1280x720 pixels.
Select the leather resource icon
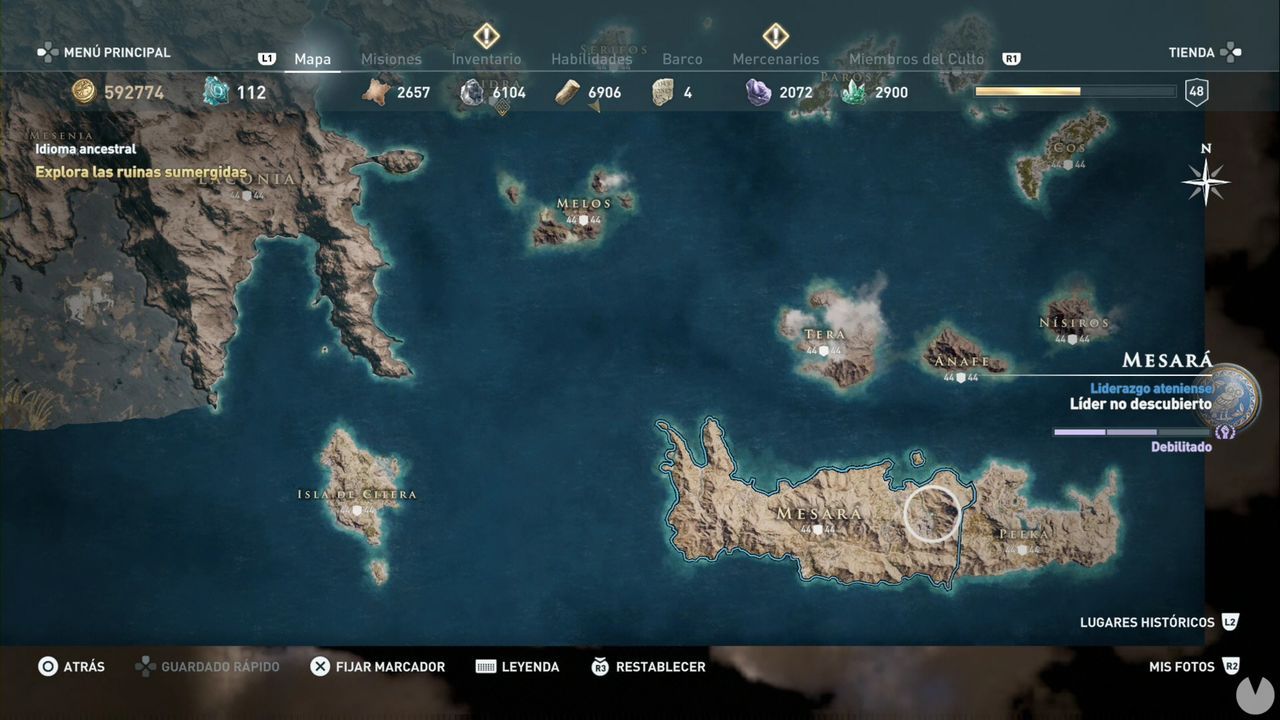tap(566, 92)
